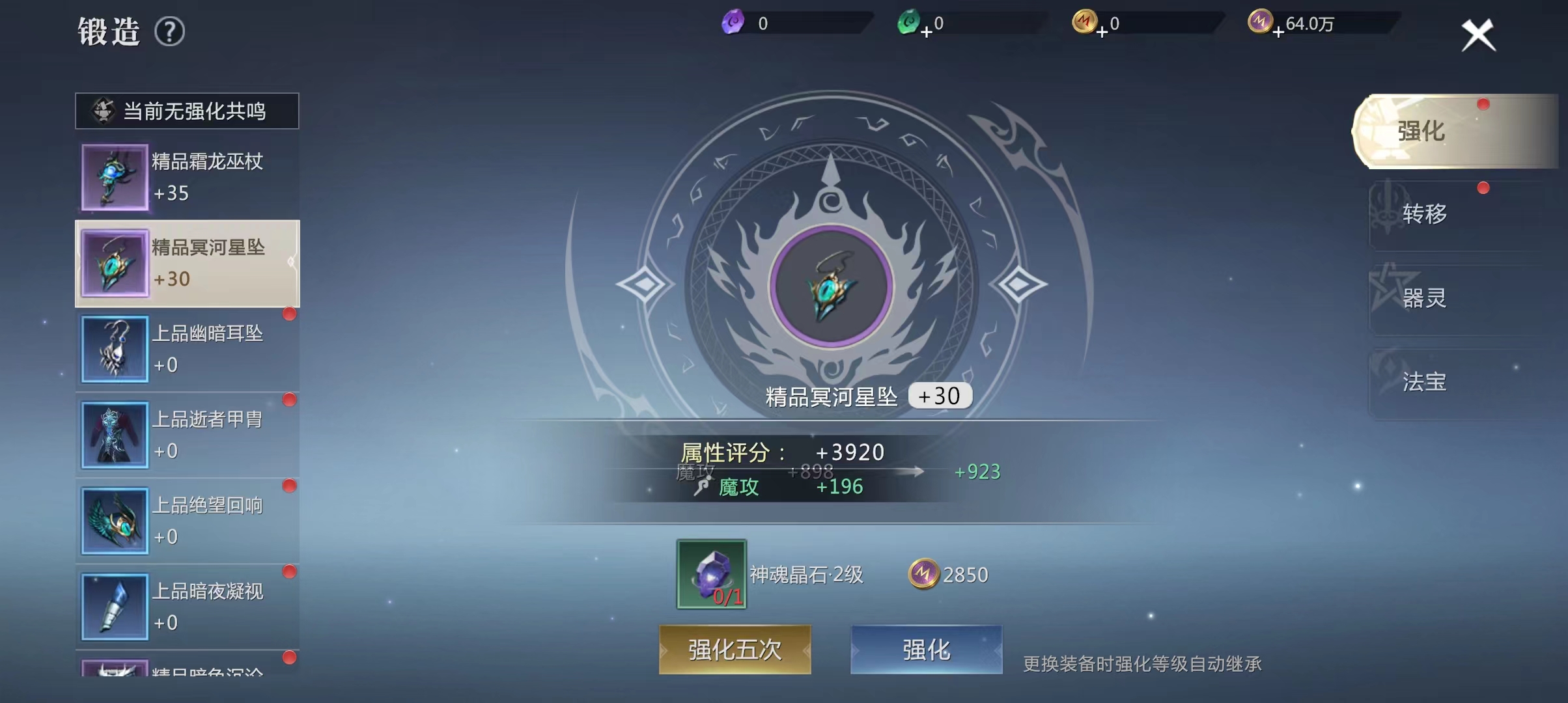Open the 锻造 help question mark icon
The width and height of the screenshot is (1568, 703).
point(169,31)
